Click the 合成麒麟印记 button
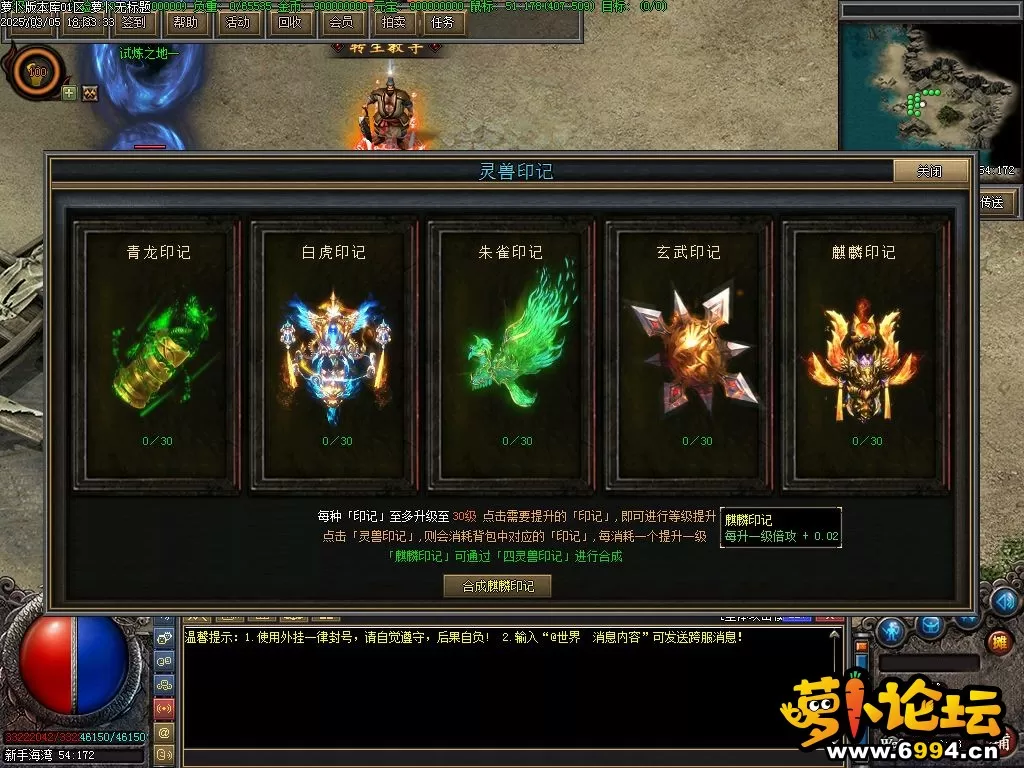 (497, 586)
